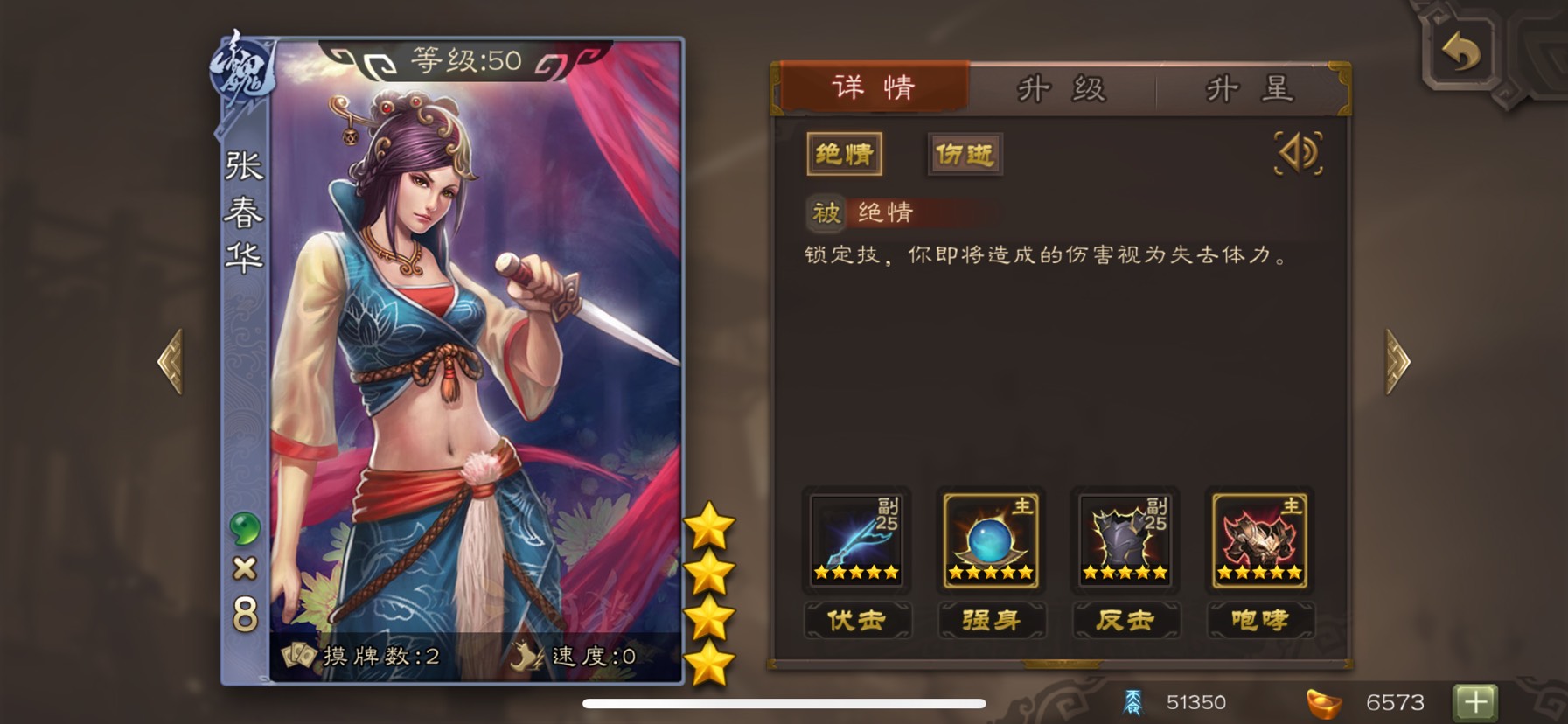1568x724 pixels.
Task: Select the 绝情 skill button
Action: pos(844,155)
